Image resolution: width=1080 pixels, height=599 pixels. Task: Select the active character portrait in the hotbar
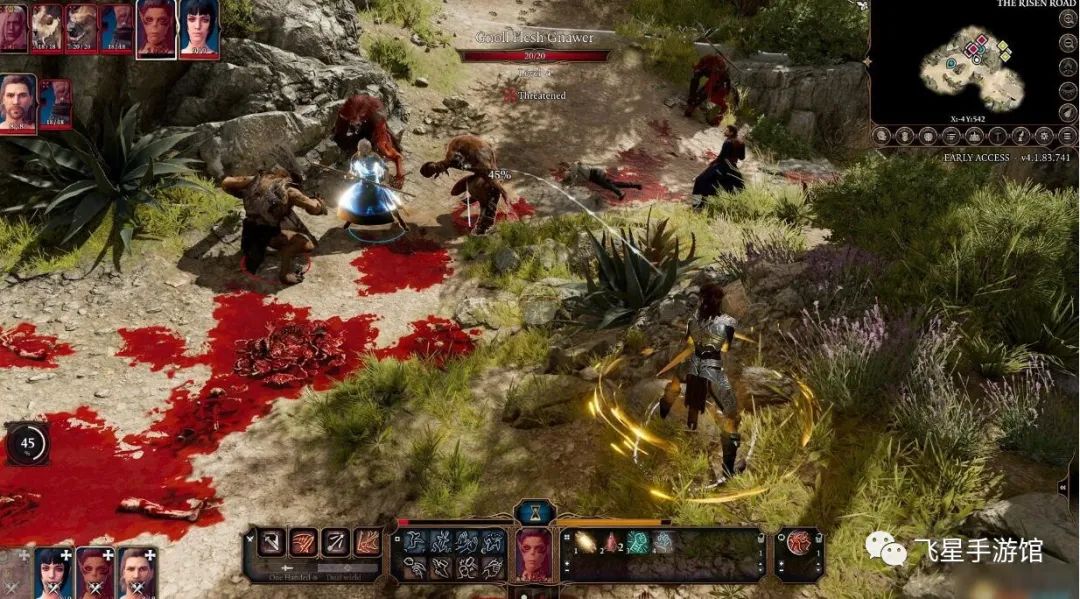pos(534,555)
